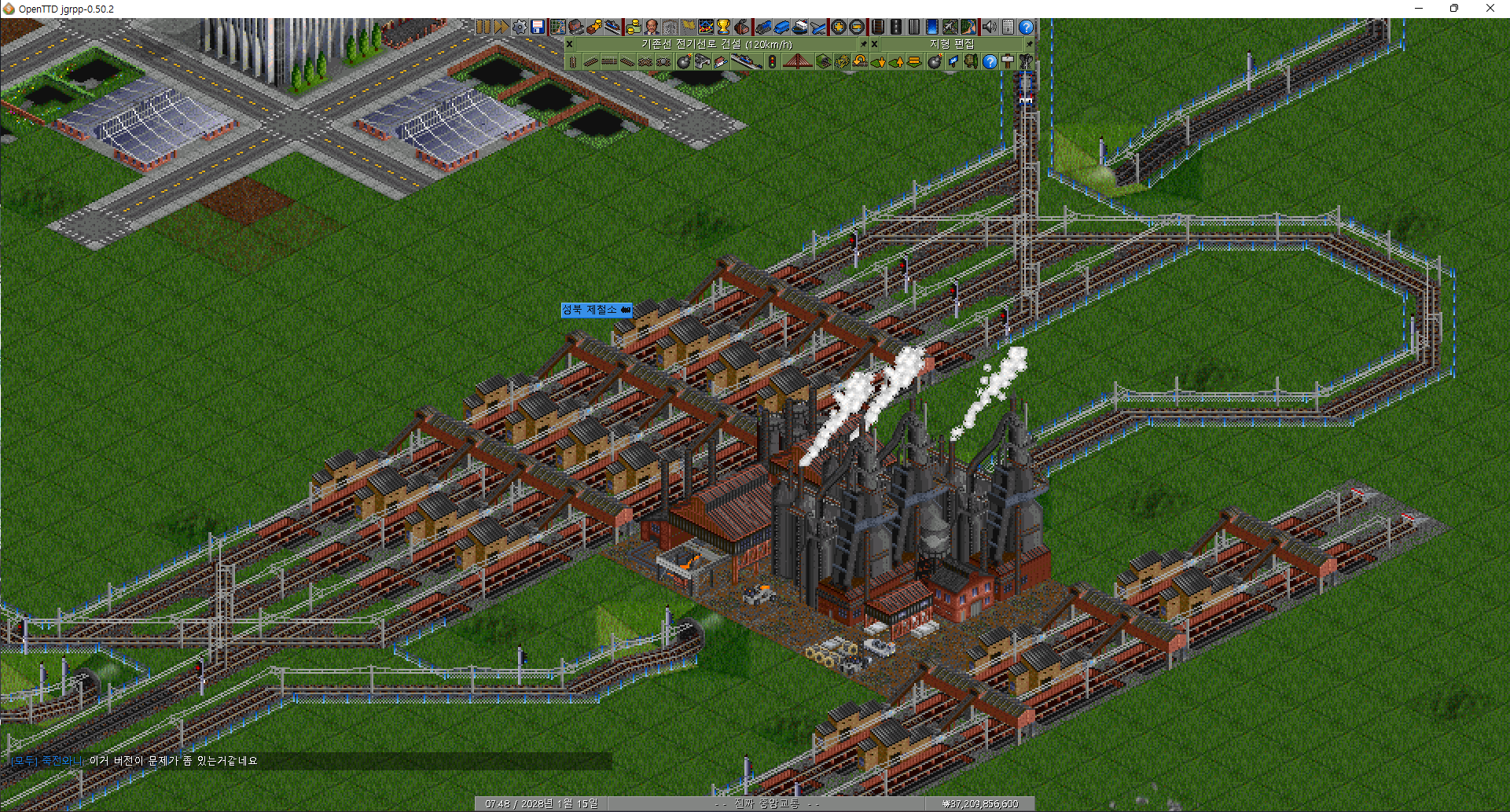Select the bridge construction tool
This screenshot has width=1510, height=812.
coord(797,61)
